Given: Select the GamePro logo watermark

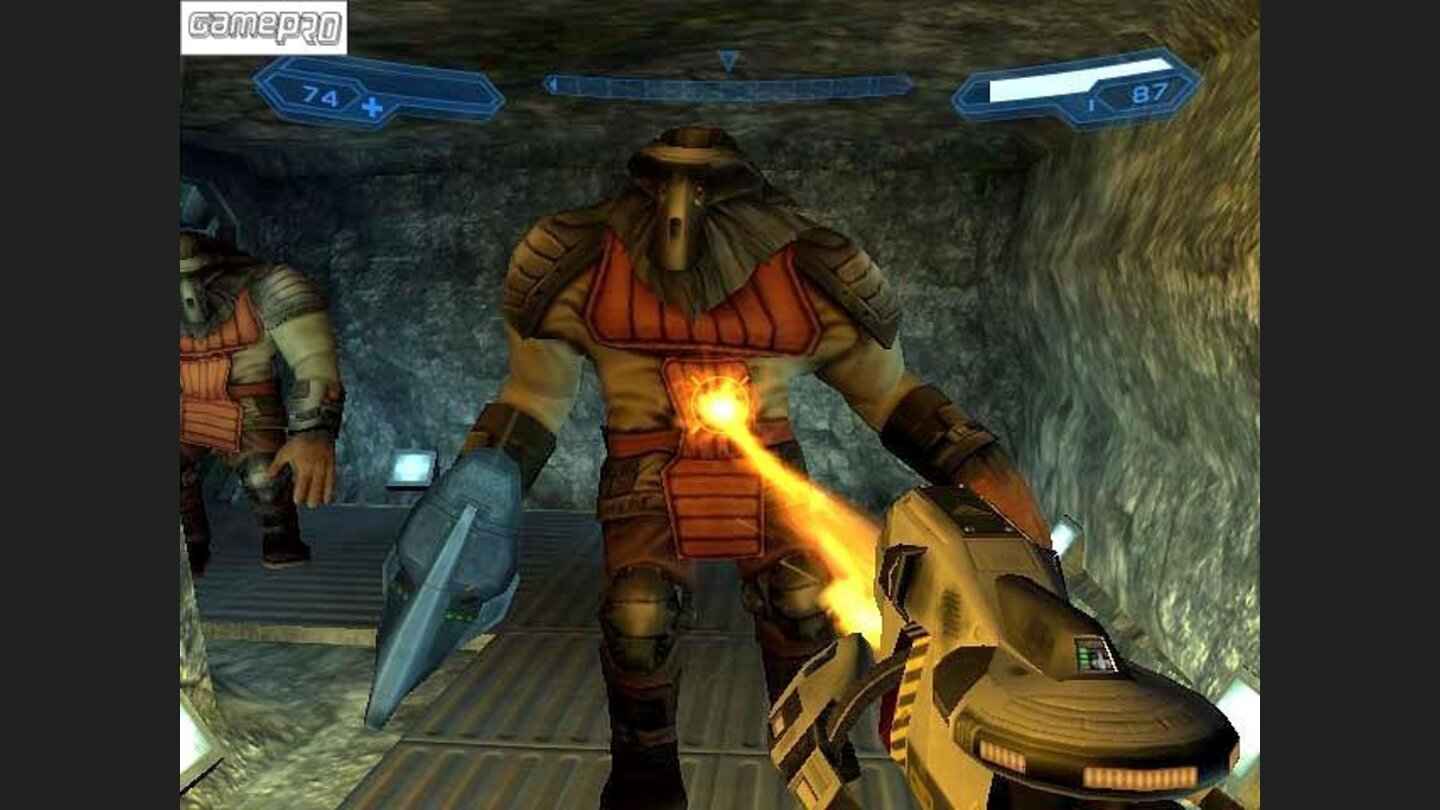Looking at the screenshot, I should [263, 28].
